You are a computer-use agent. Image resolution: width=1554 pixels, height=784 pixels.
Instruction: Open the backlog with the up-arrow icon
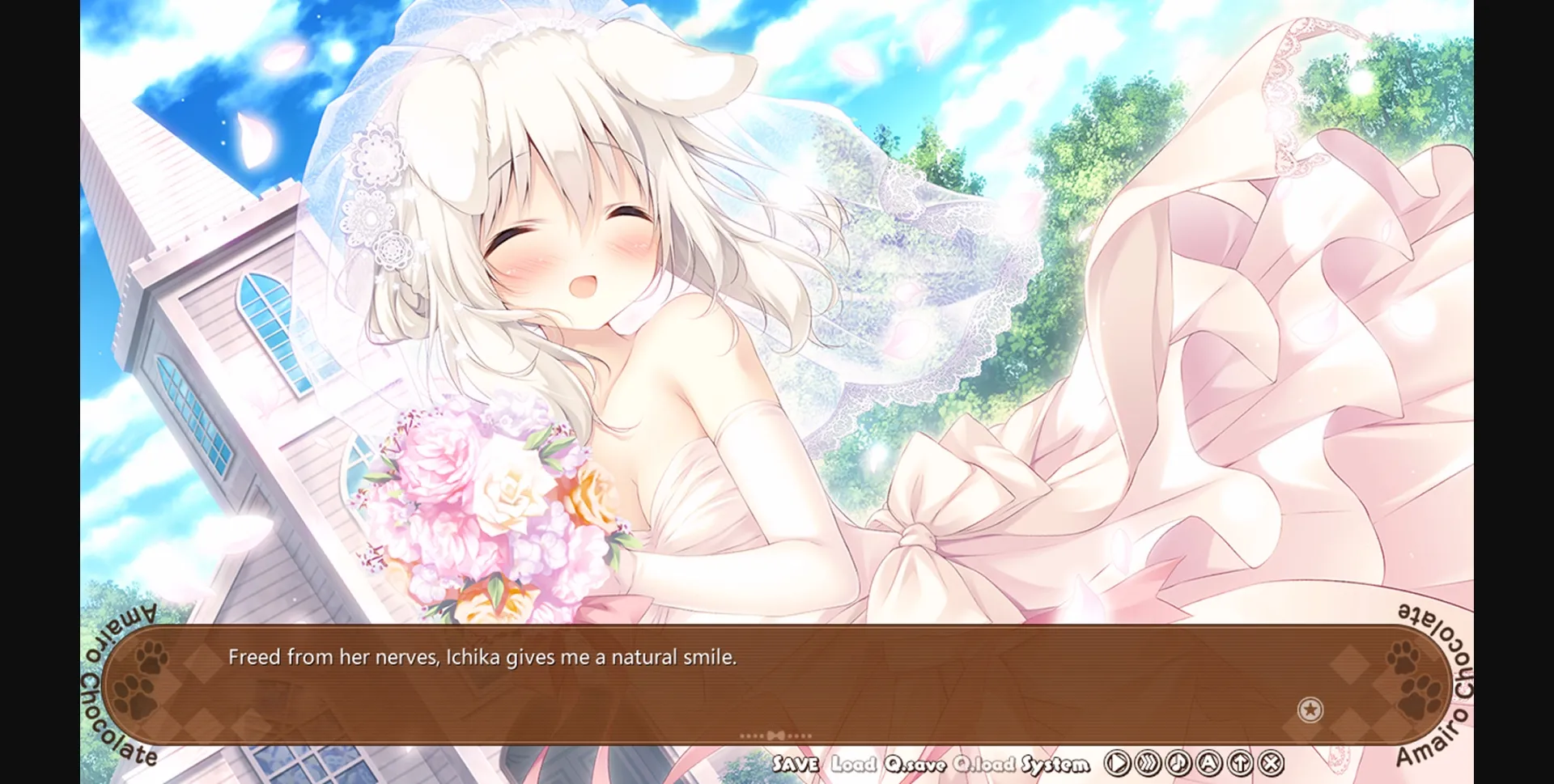pyautogui.click(x=1240, y=763)
